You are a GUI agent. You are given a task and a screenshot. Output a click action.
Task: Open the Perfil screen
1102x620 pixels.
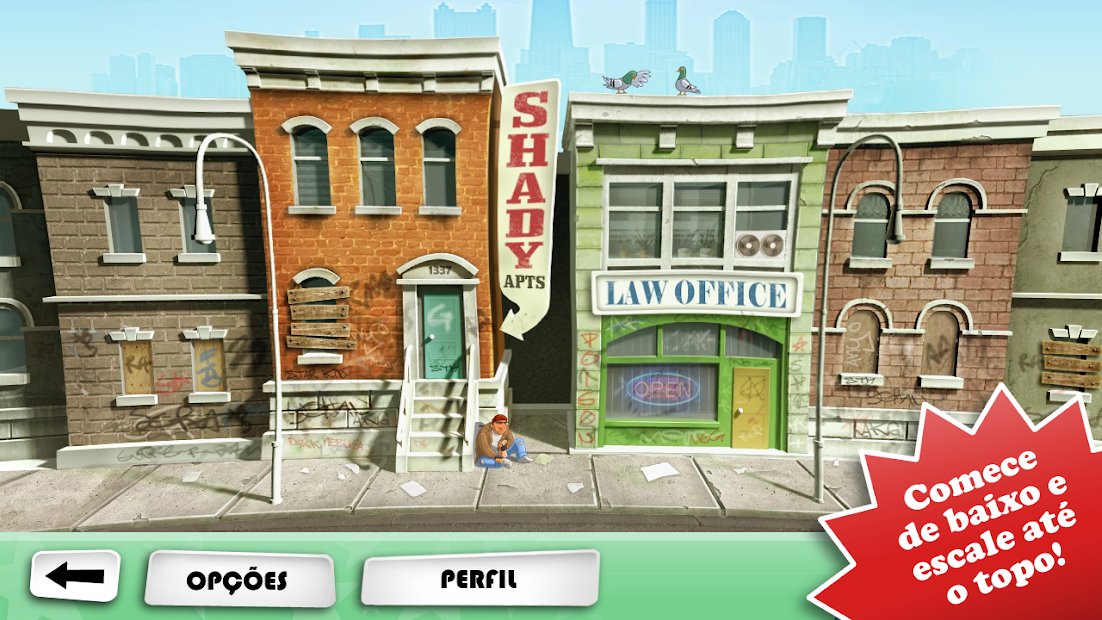tap(479, 578)
